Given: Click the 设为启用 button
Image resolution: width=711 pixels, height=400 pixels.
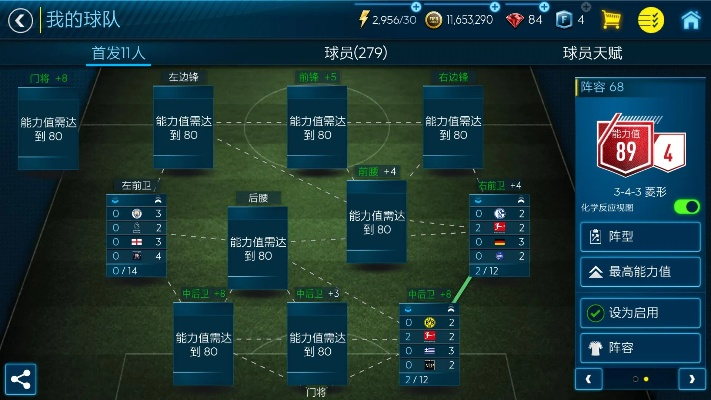Looking at the screenshot, I should 640,312.
